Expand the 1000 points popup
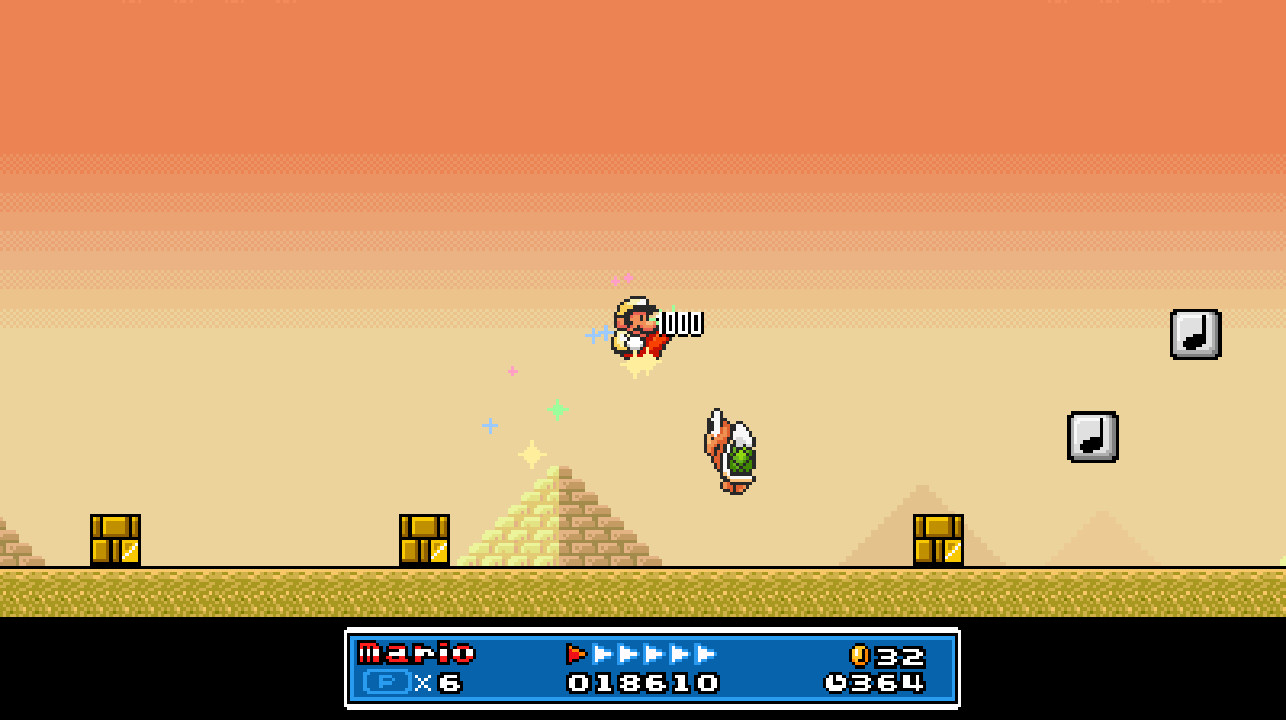Screen dimensions: 1286x720 [x=682, y=323]
